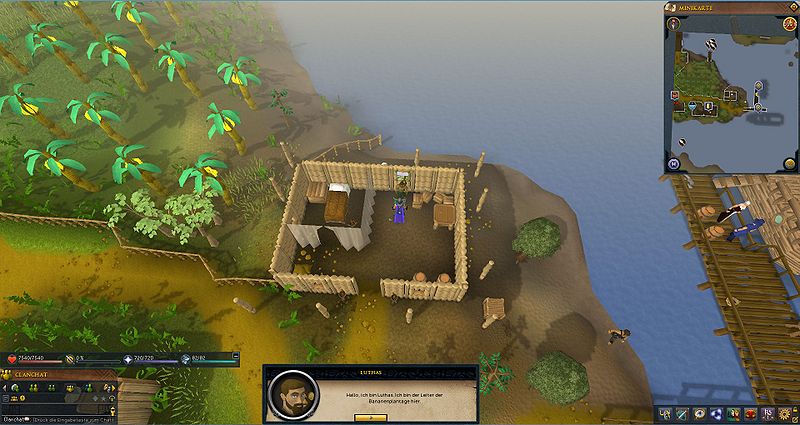Viewport: 800px width, 425px height.
Task: Open the RS community ribbon icon
Action: pos(768,413)
